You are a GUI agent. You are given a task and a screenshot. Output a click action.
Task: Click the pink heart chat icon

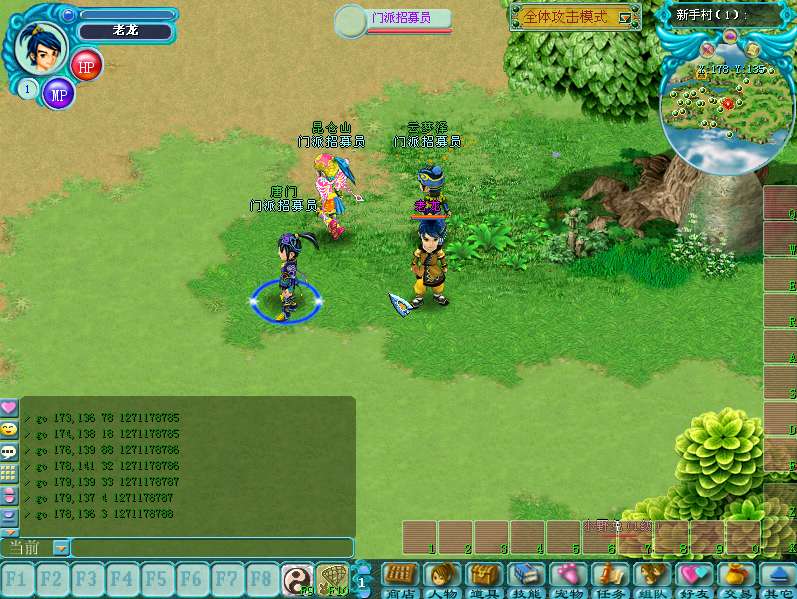coord(9,408)
